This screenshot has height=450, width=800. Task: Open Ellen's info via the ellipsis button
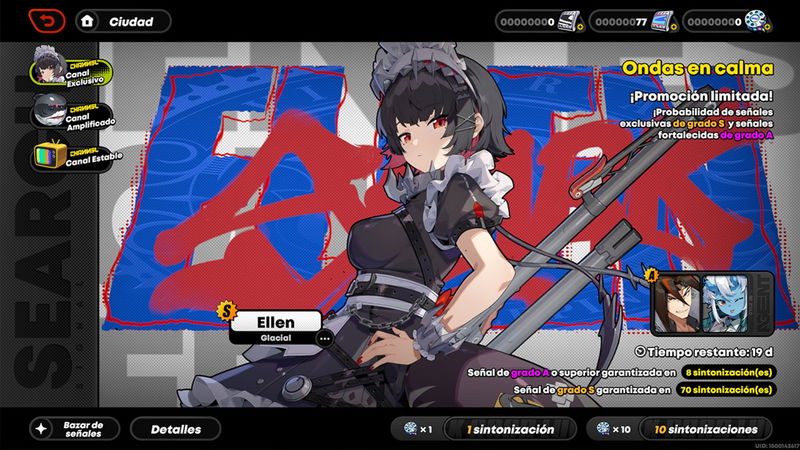click(x=324, y=338)
